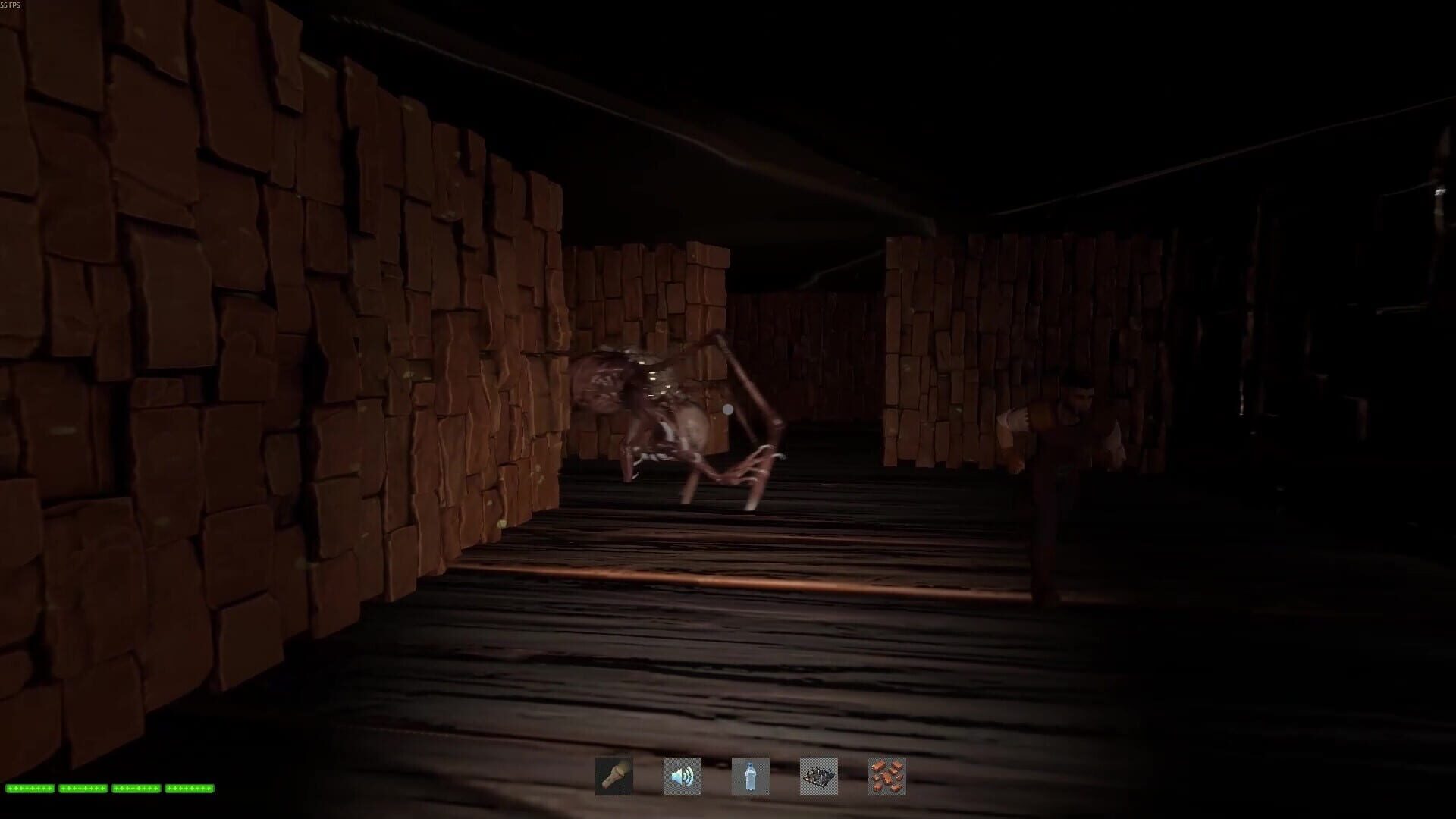
Task: Click the brick wall on the left
Action: coord(227,379)
